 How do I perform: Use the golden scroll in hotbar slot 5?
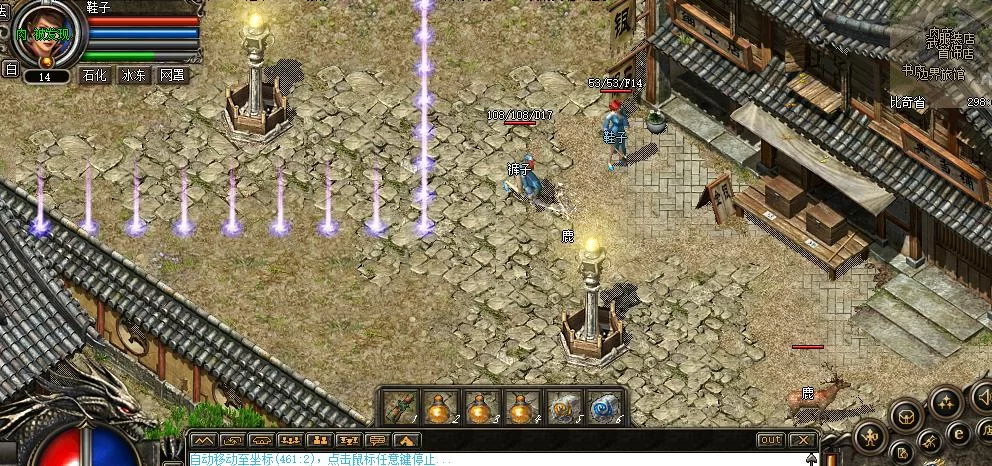pos(563,407)
